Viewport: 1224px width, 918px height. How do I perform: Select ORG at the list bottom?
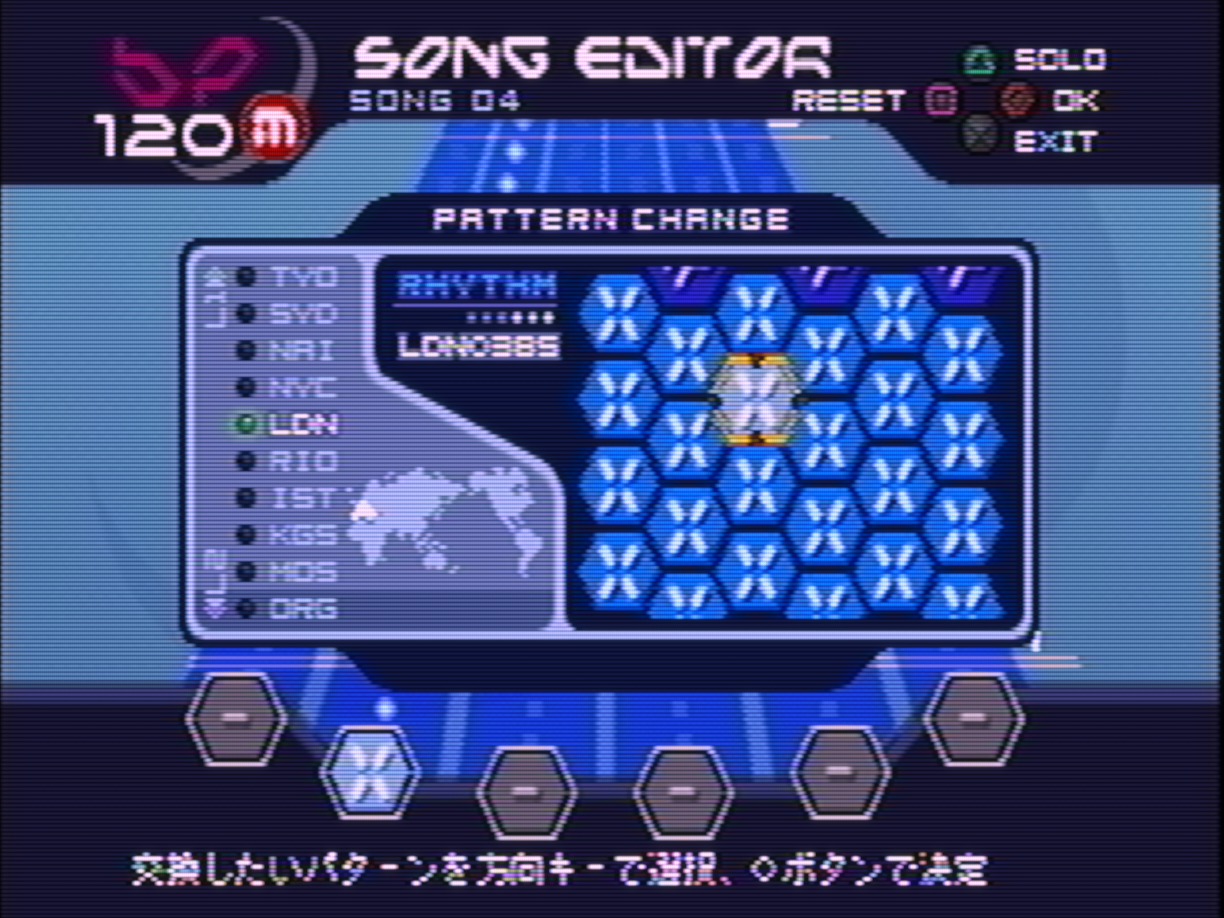[302, 608]
